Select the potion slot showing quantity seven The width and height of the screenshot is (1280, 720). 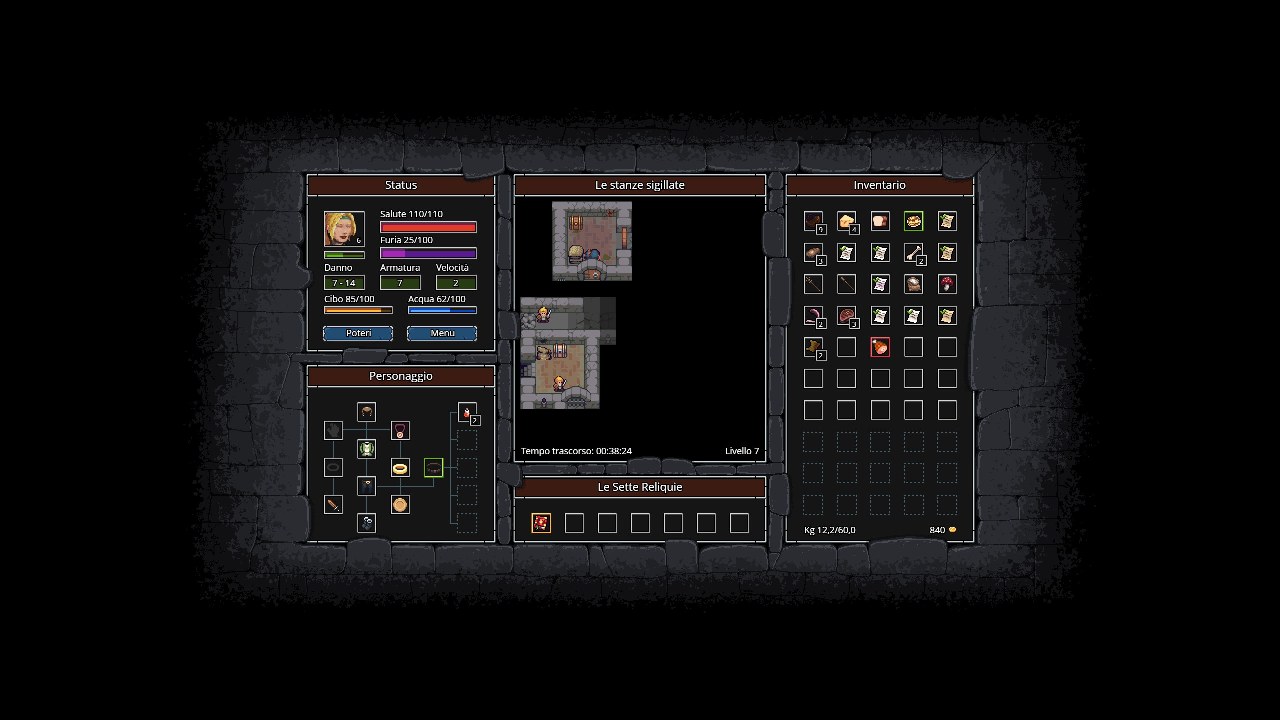(x=467, y=412)
